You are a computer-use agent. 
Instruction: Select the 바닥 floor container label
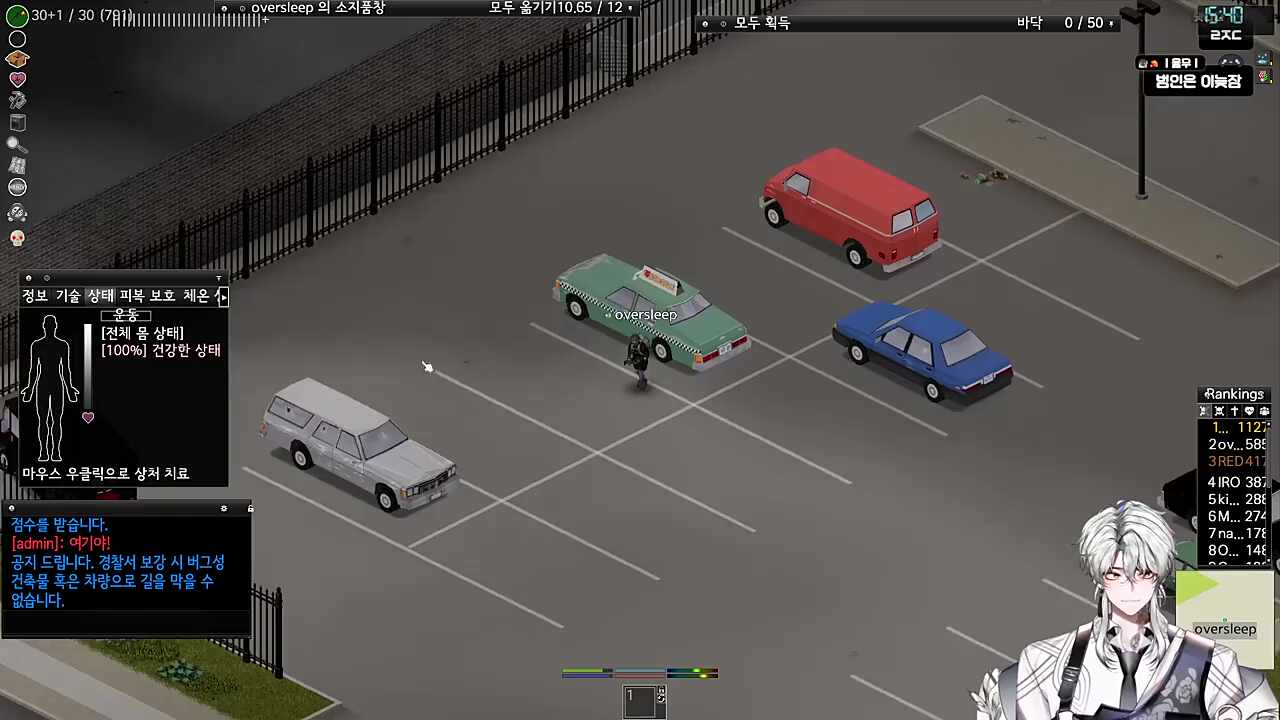point(1029,23)
